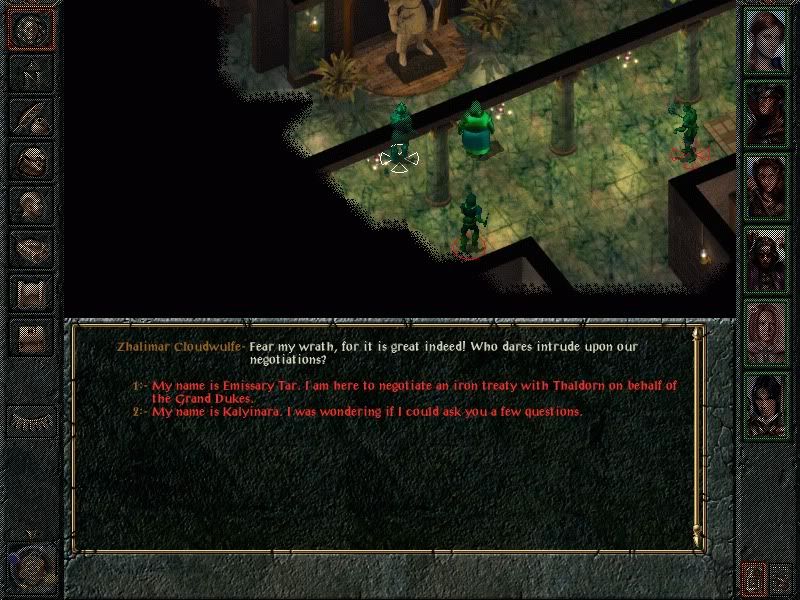This screenshot has height=600, width=800.
Task: Open the character record screen
Action: tap(30, 205)
